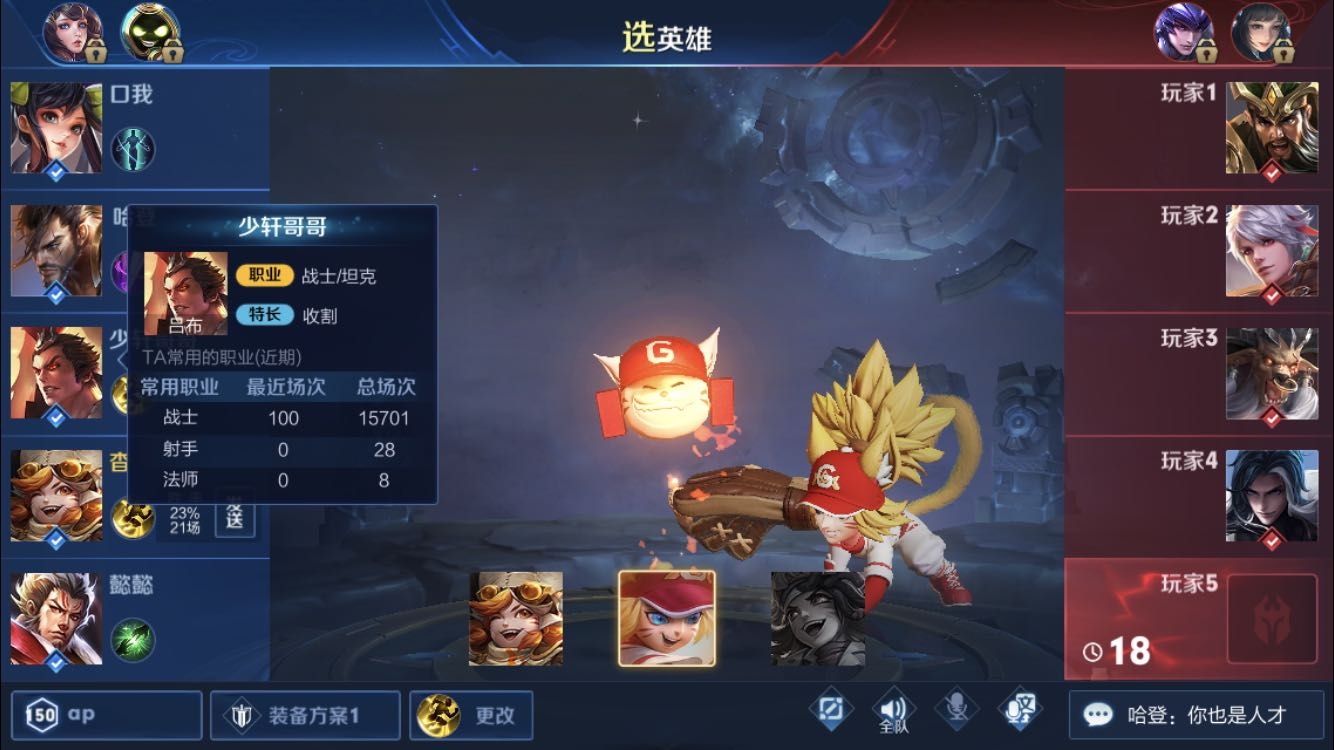Image resolution: width=1334 pixels, height=750 pixels.
Task: Toggle the 全队 speaker button
Action: 893,712
